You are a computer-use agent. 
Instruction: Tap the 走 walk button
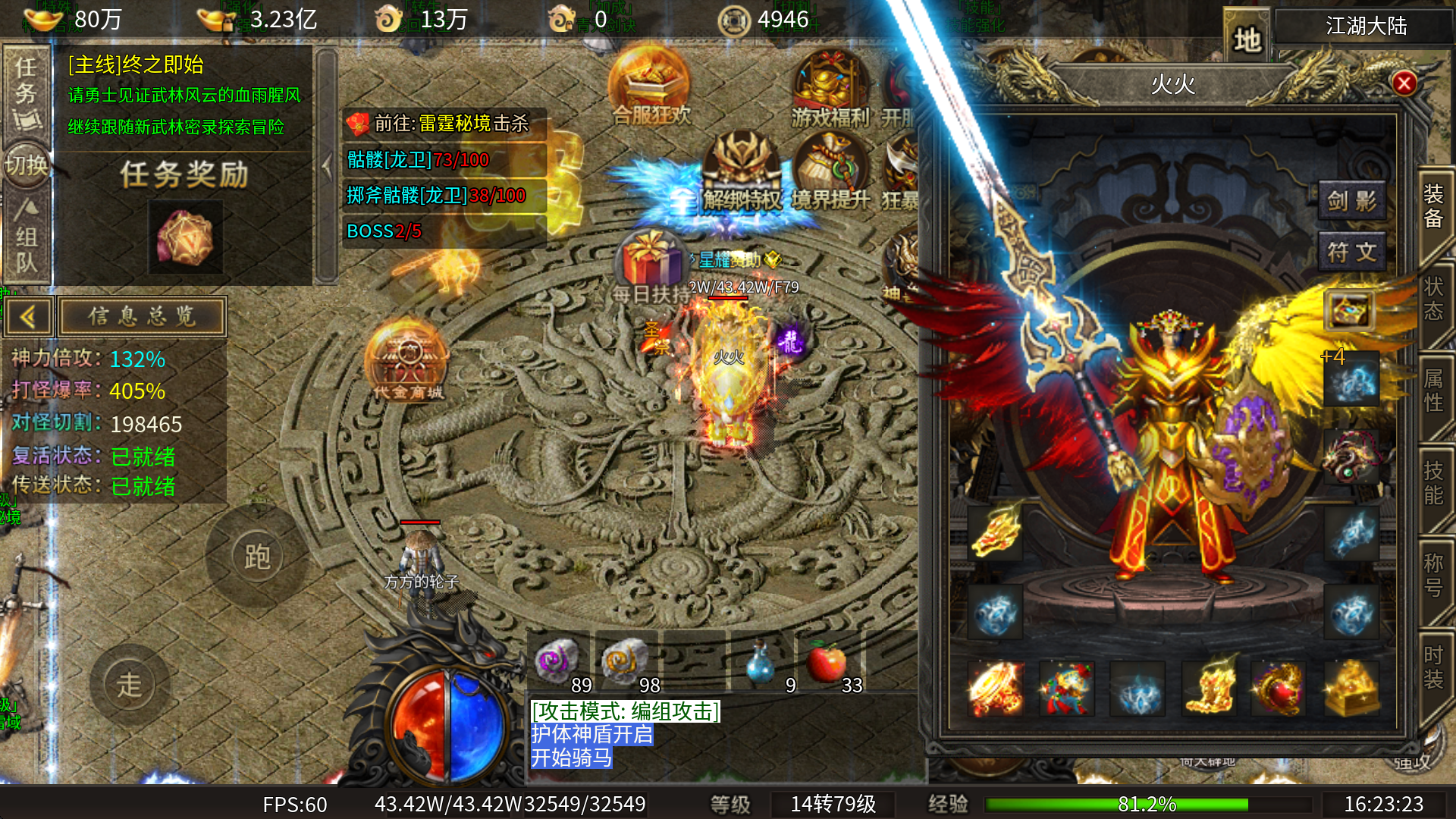pos(129,685)
